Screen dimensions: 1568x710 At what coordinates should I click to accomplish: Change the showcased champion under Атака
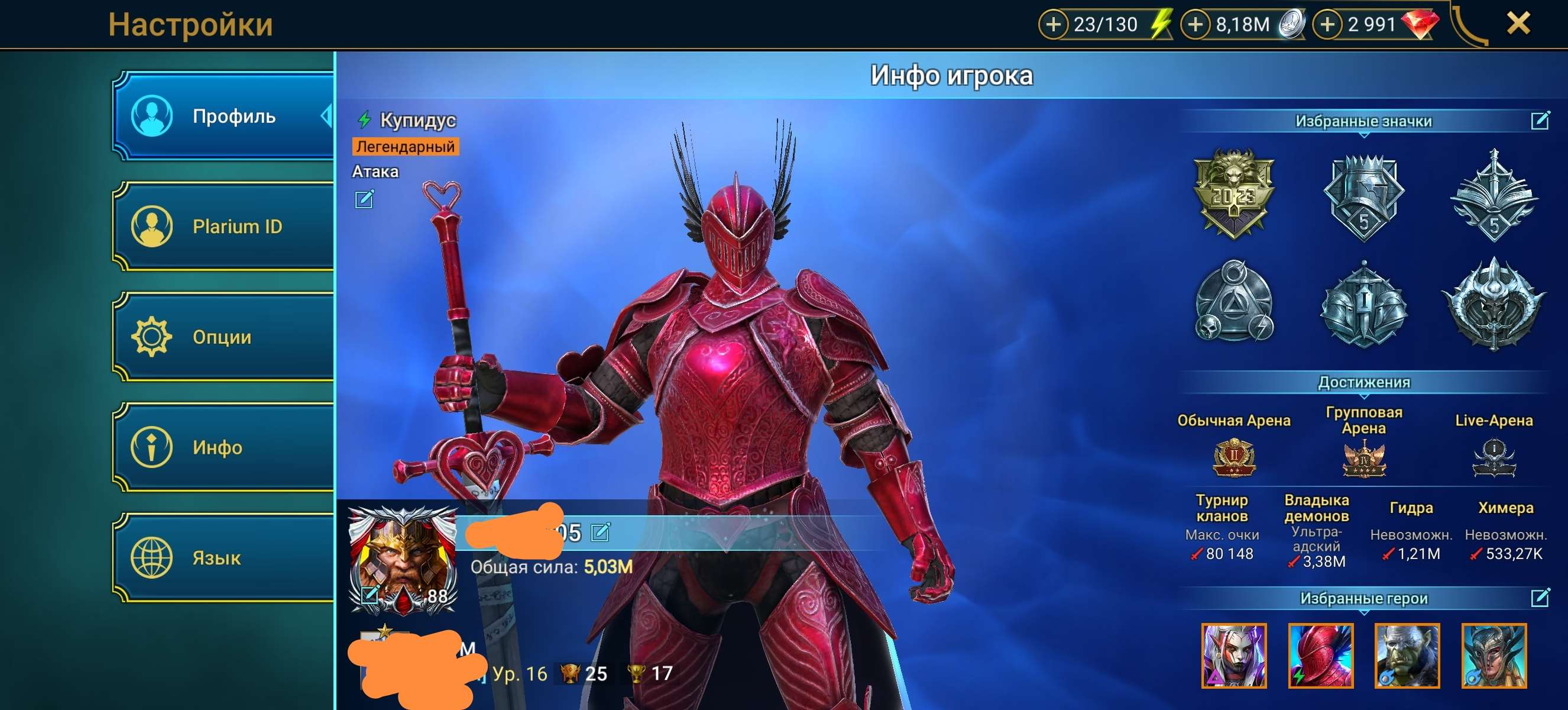(364, 199)
